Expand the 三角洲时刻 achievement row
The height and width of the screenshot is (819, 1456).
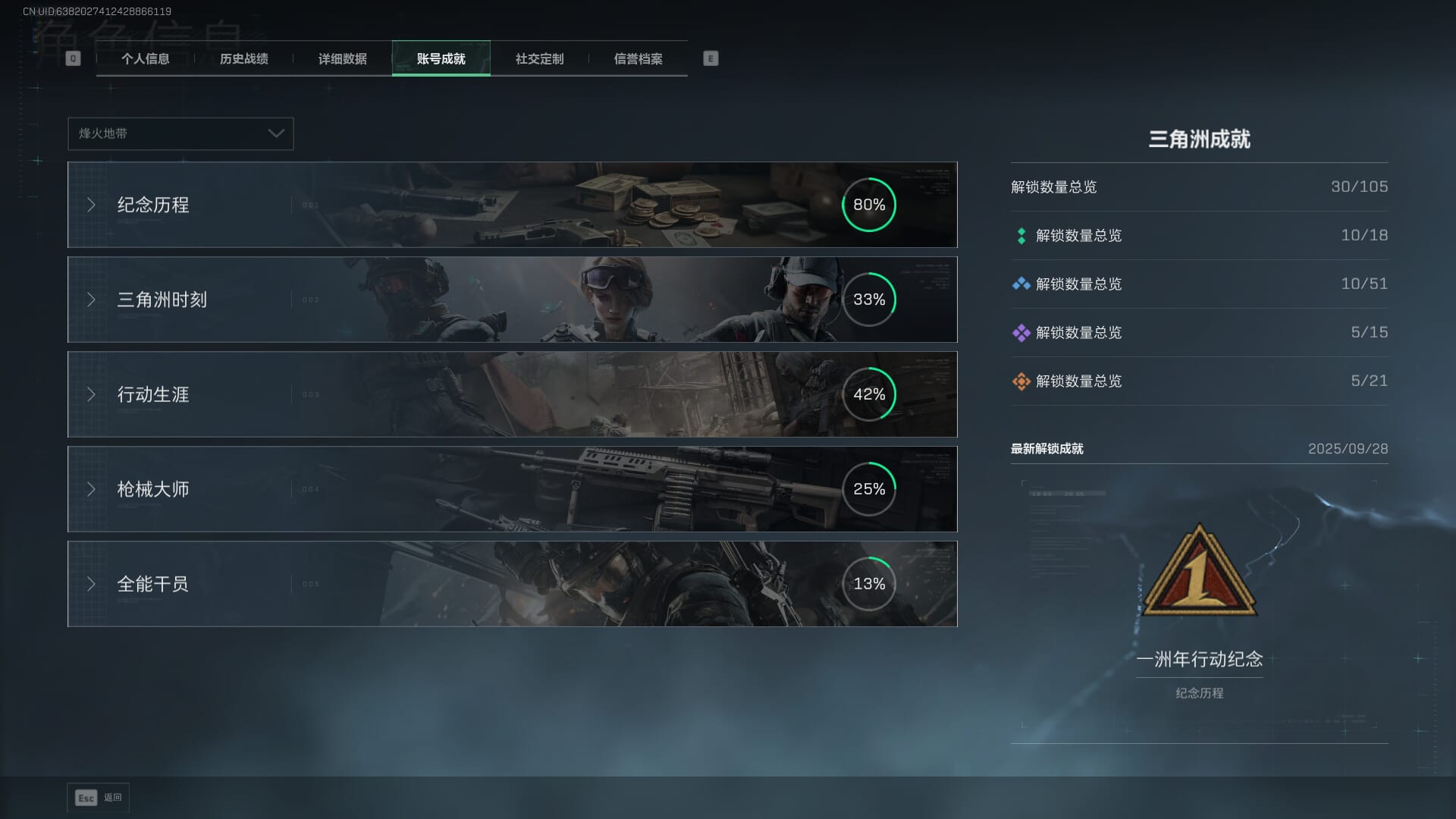tap(512, 300)
